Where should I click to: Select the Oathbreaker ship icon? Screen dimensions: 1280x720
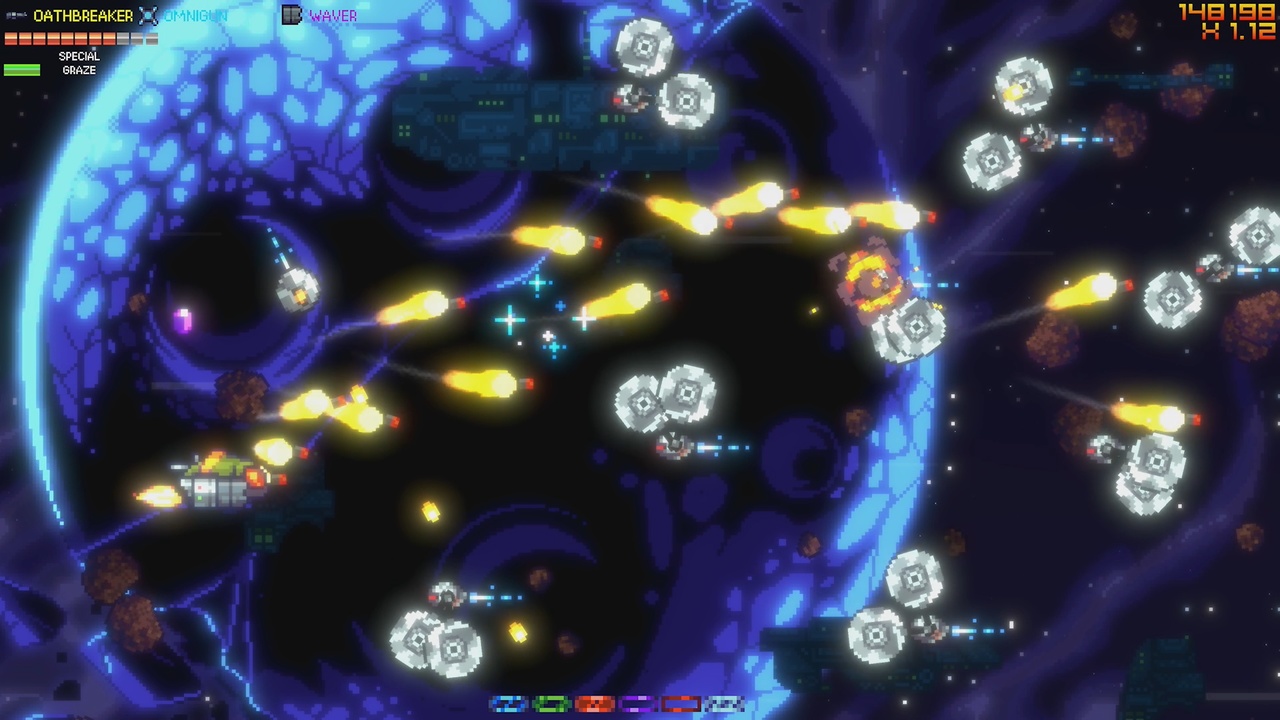[x=15, y=14]
